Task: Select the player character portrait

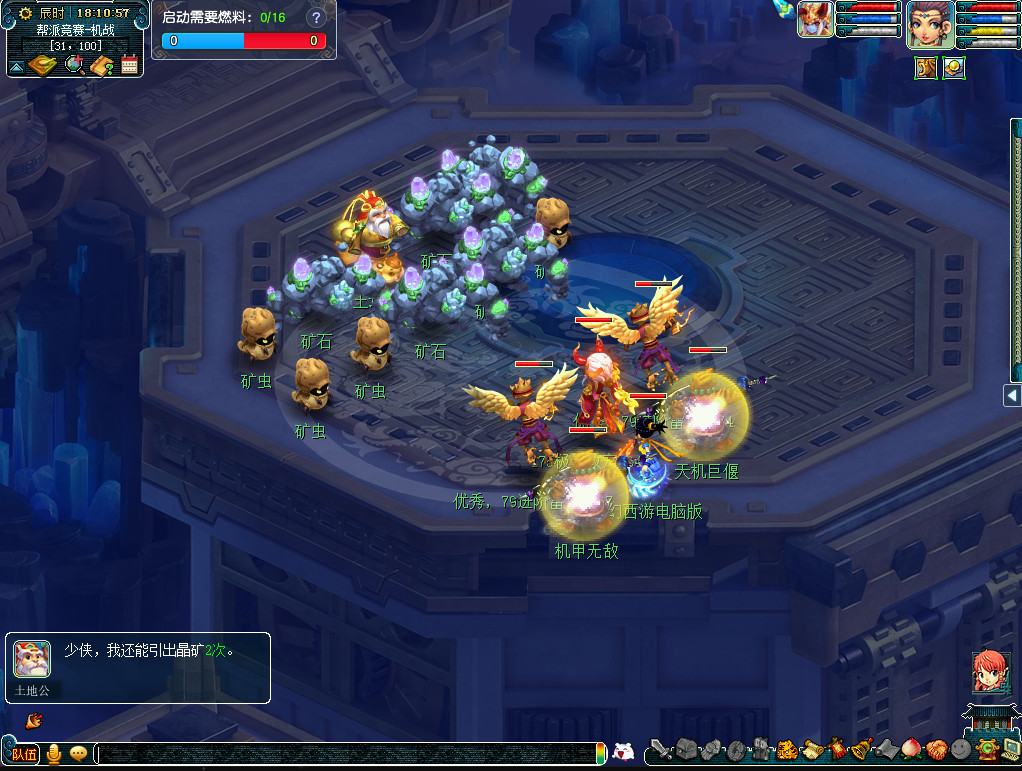Action: pos(930,25)
